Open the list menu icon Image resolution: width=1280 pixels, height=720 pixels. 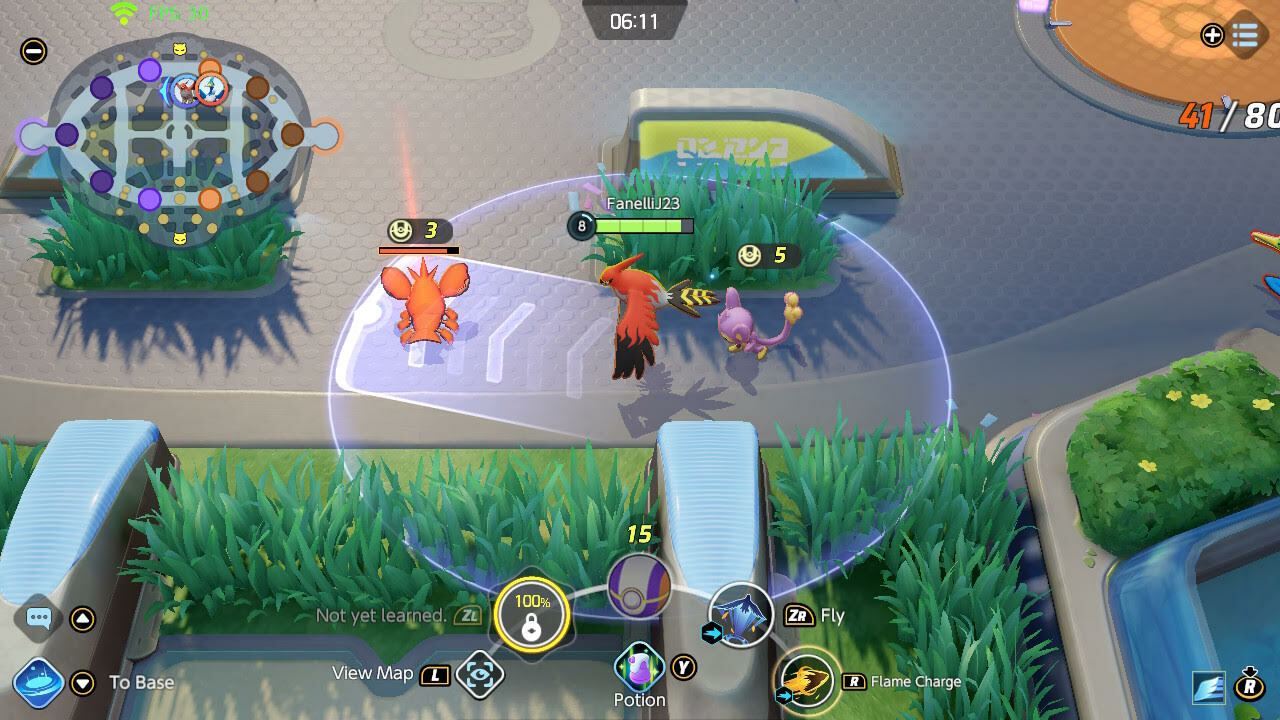1245,36
